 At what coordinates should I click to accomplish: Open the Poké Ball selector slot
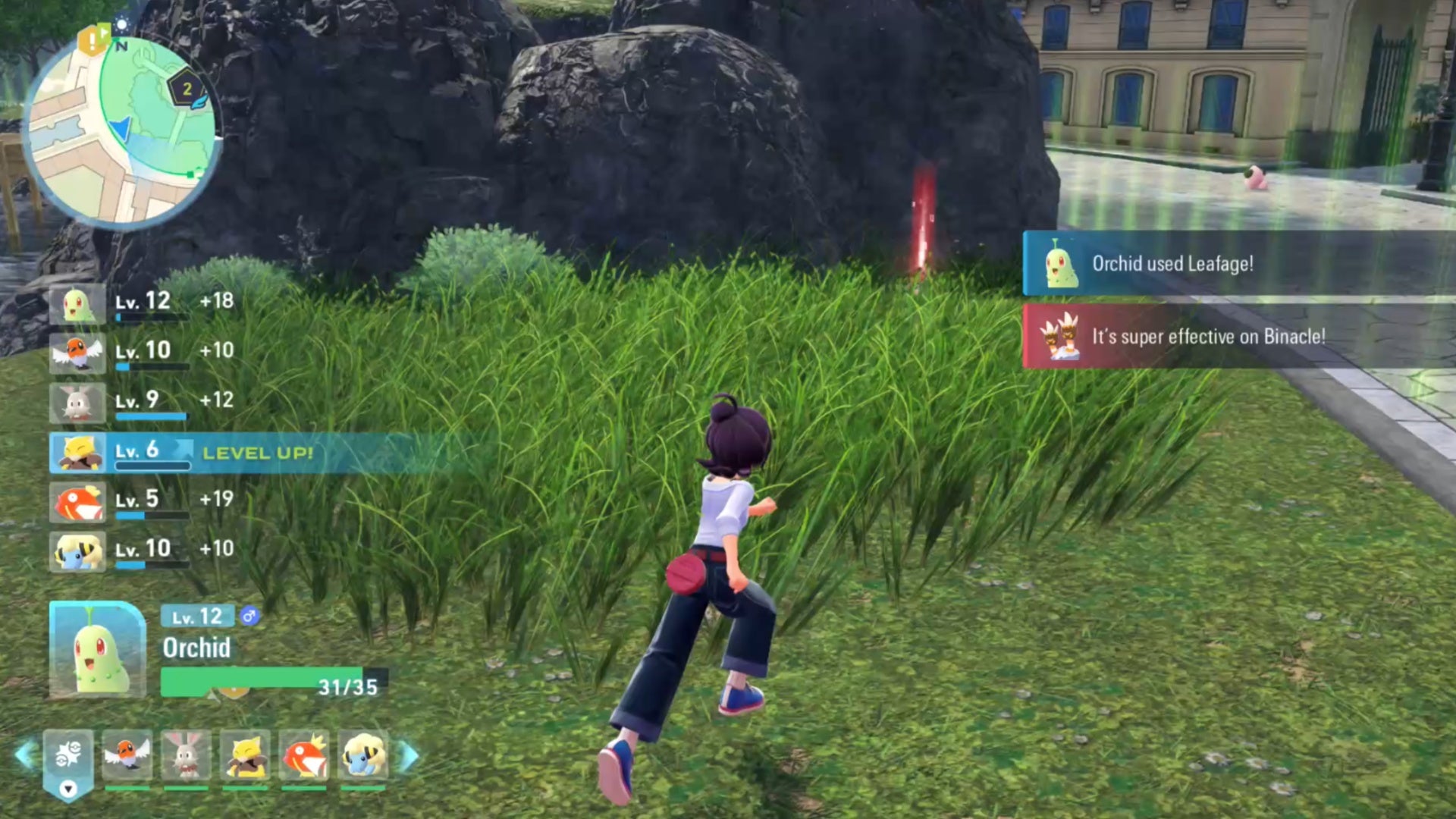pyautogui.click(x=68, y=757)
